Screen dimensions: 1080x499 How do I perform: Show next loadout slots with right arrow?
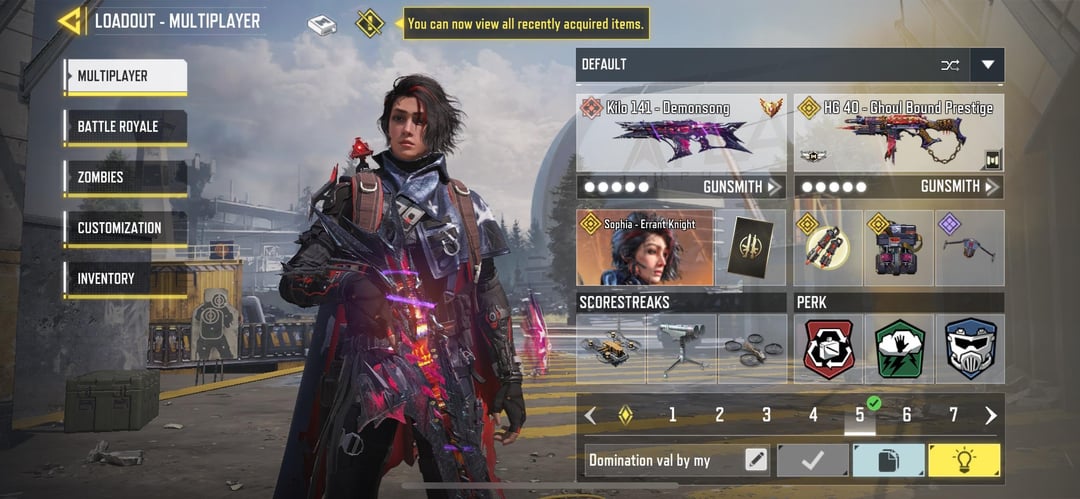[x=990, y=415]
